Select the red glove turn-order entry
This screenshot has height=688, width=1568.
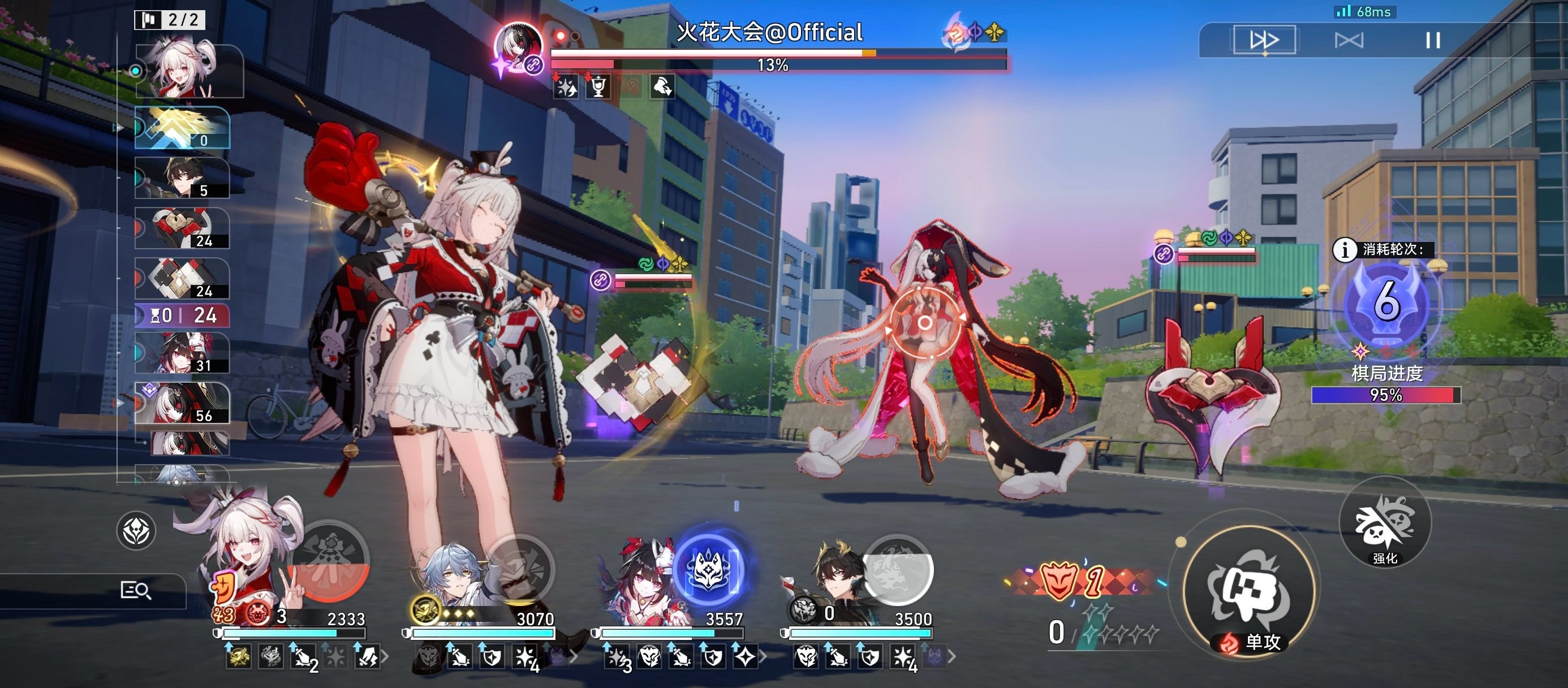182,229
